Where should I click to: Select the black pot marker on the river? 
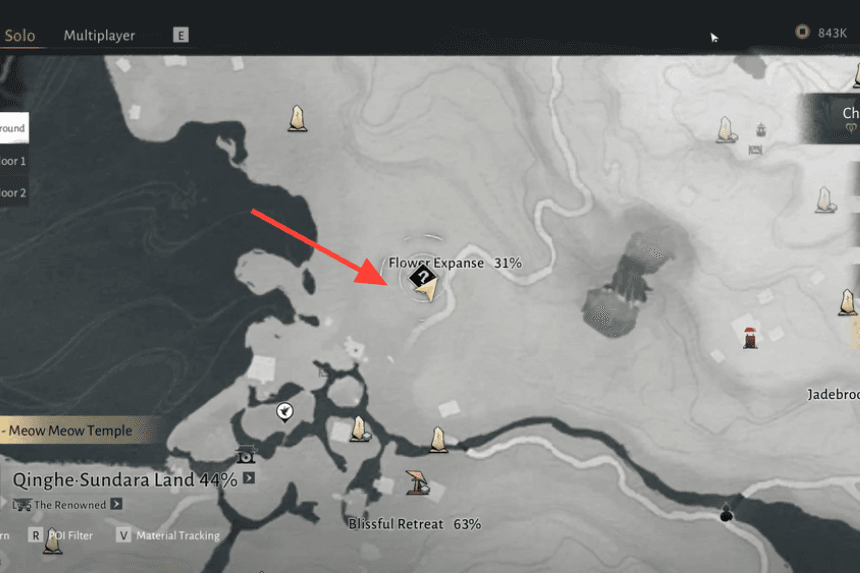click(726, 514)
